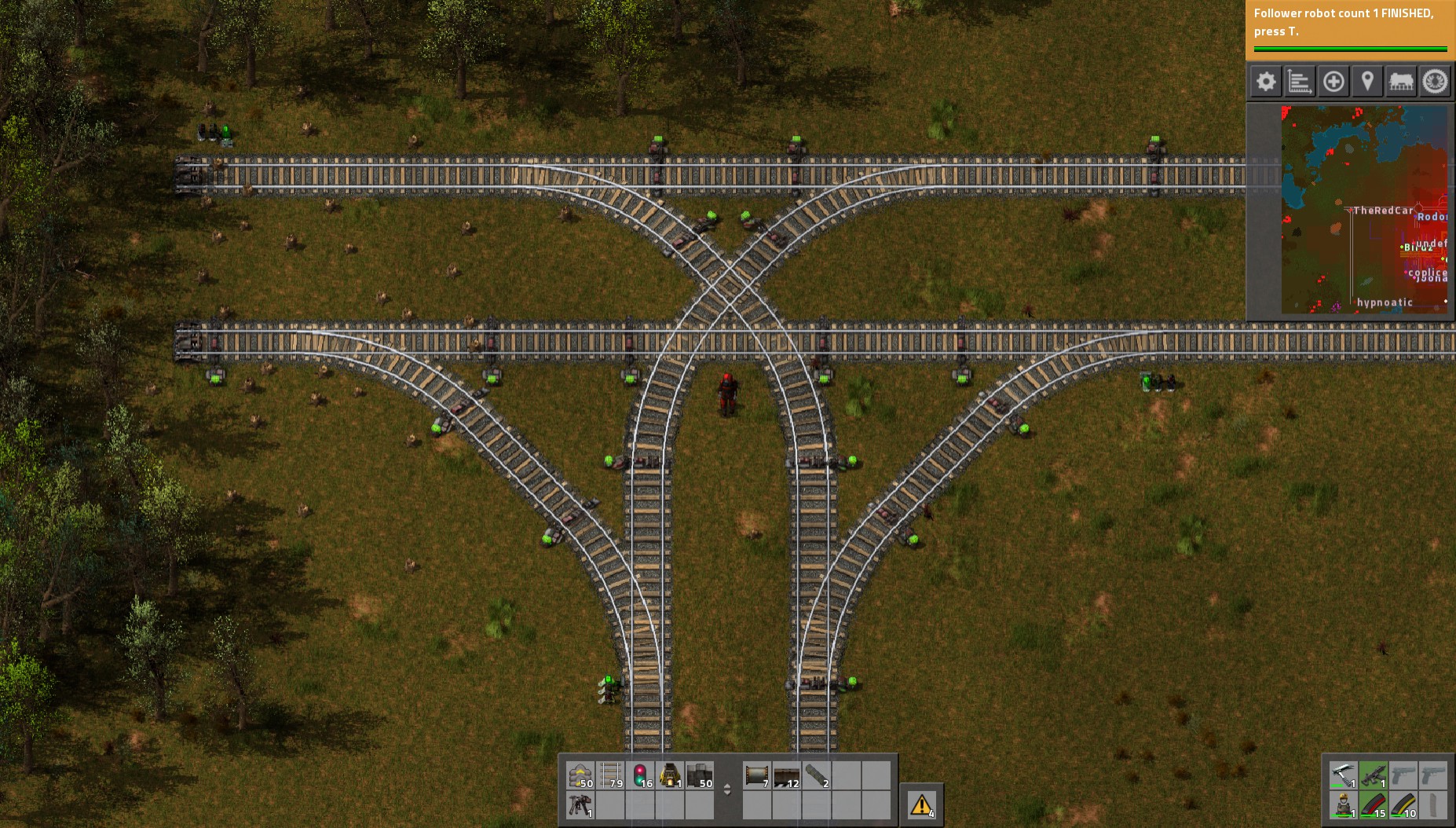
Task: Toggle the zoom-to-world magnifier view
Action: point(1333,81)
